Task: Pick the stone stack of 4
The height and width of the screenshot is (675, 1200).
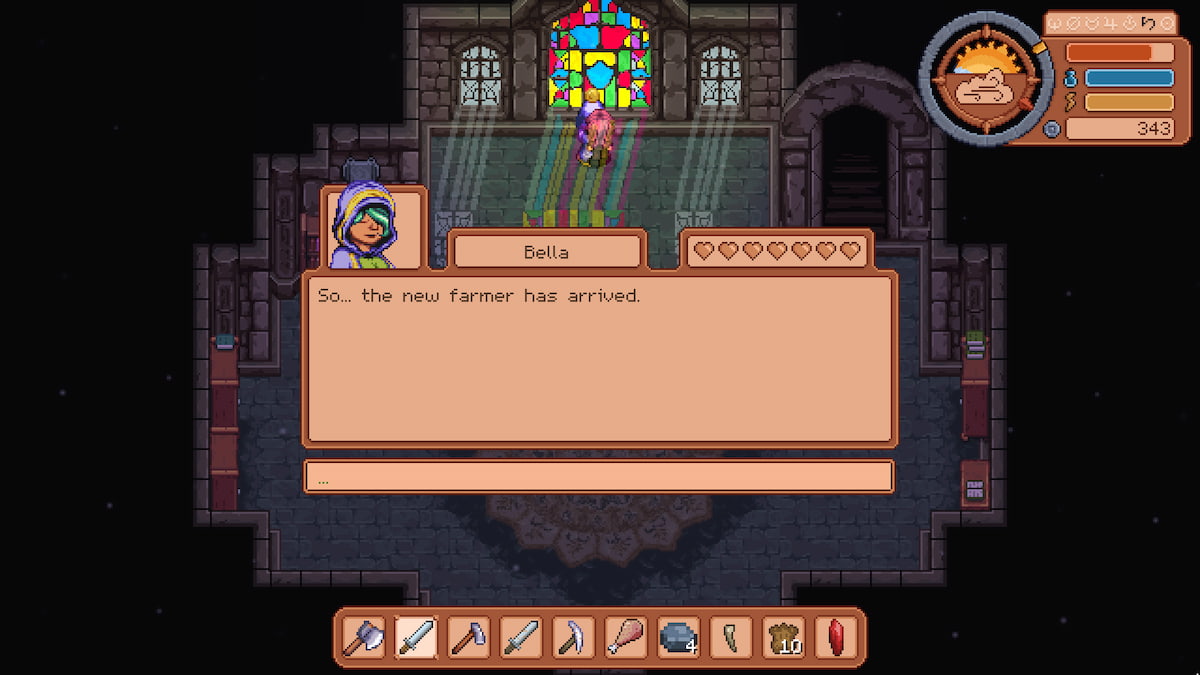Action: [x=677, y=637]
